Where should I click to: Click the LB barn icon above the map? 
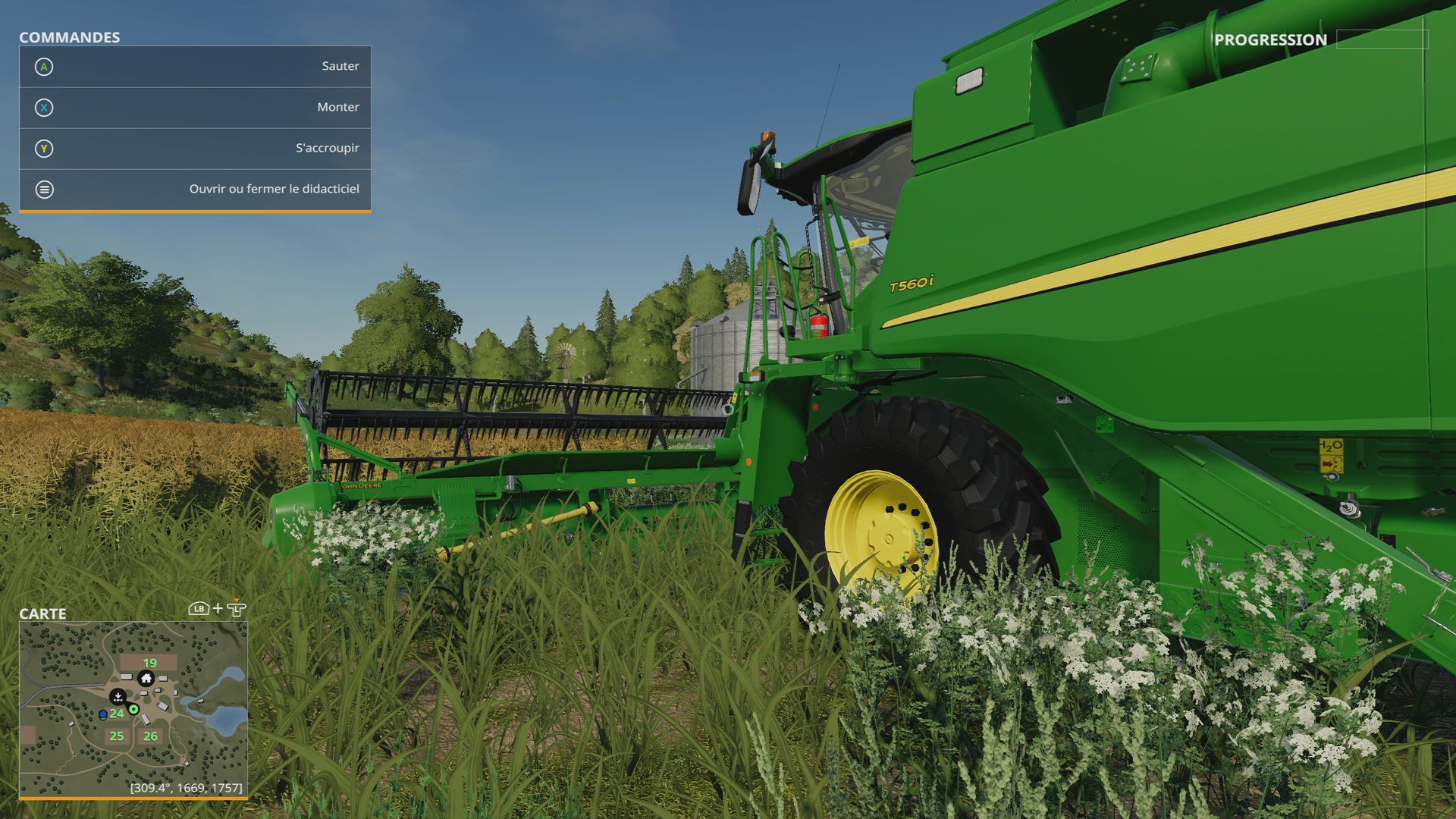coord(199,608)
